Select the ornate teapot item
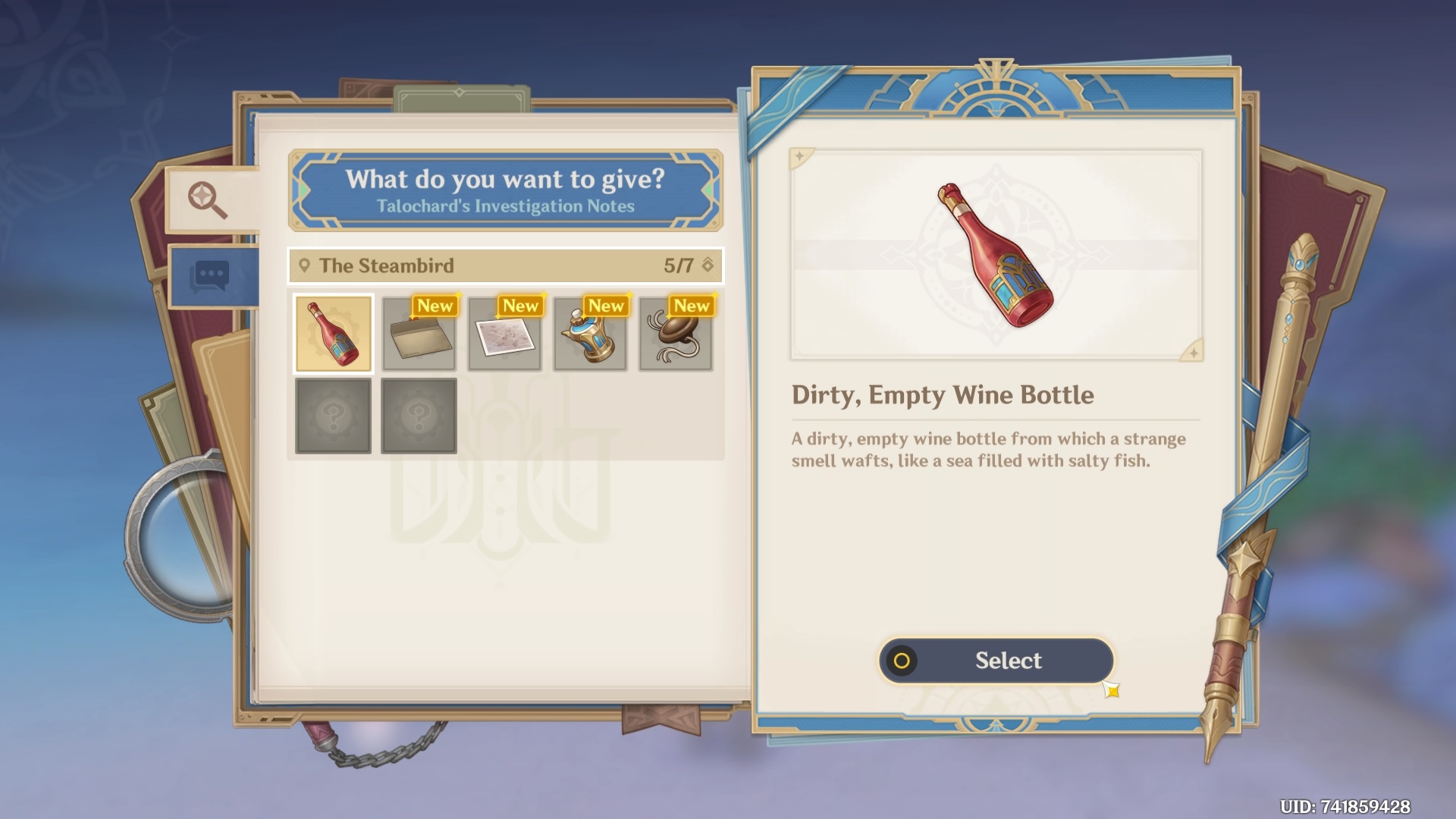Image resolution: width=1456 pixels, height=819 pixels. click(591, 334)
